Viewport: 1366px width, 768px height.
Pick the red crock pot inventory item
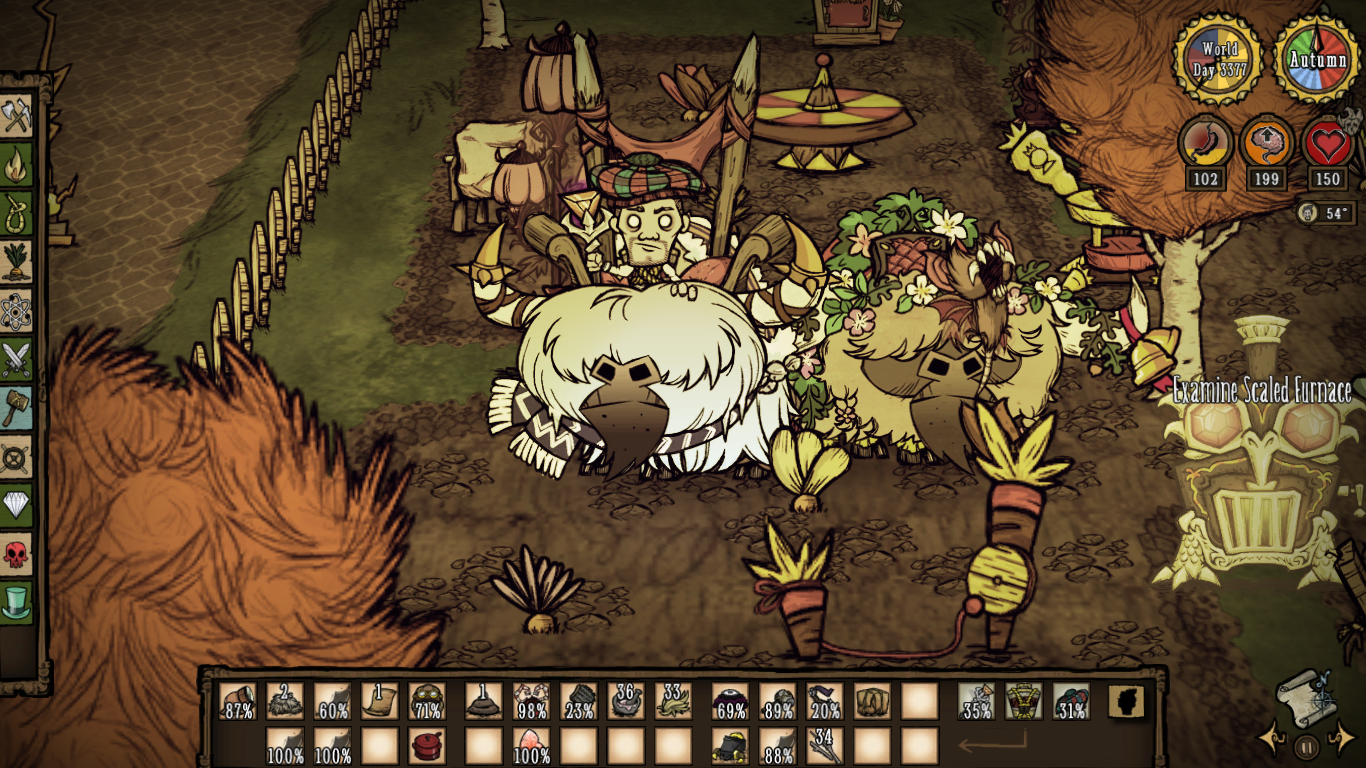pyautogui.click(x=427, y=745)
